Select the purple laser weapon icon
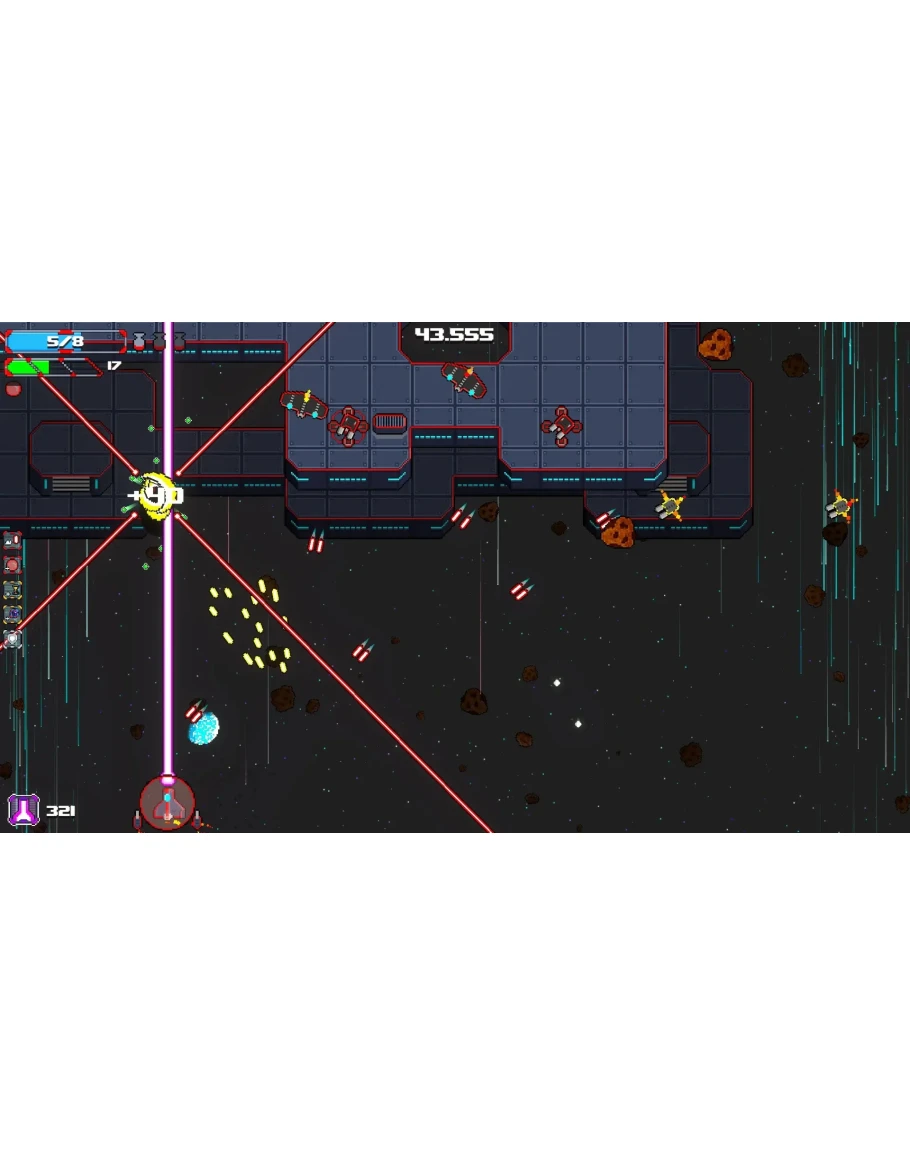 [x=22, y=809]
